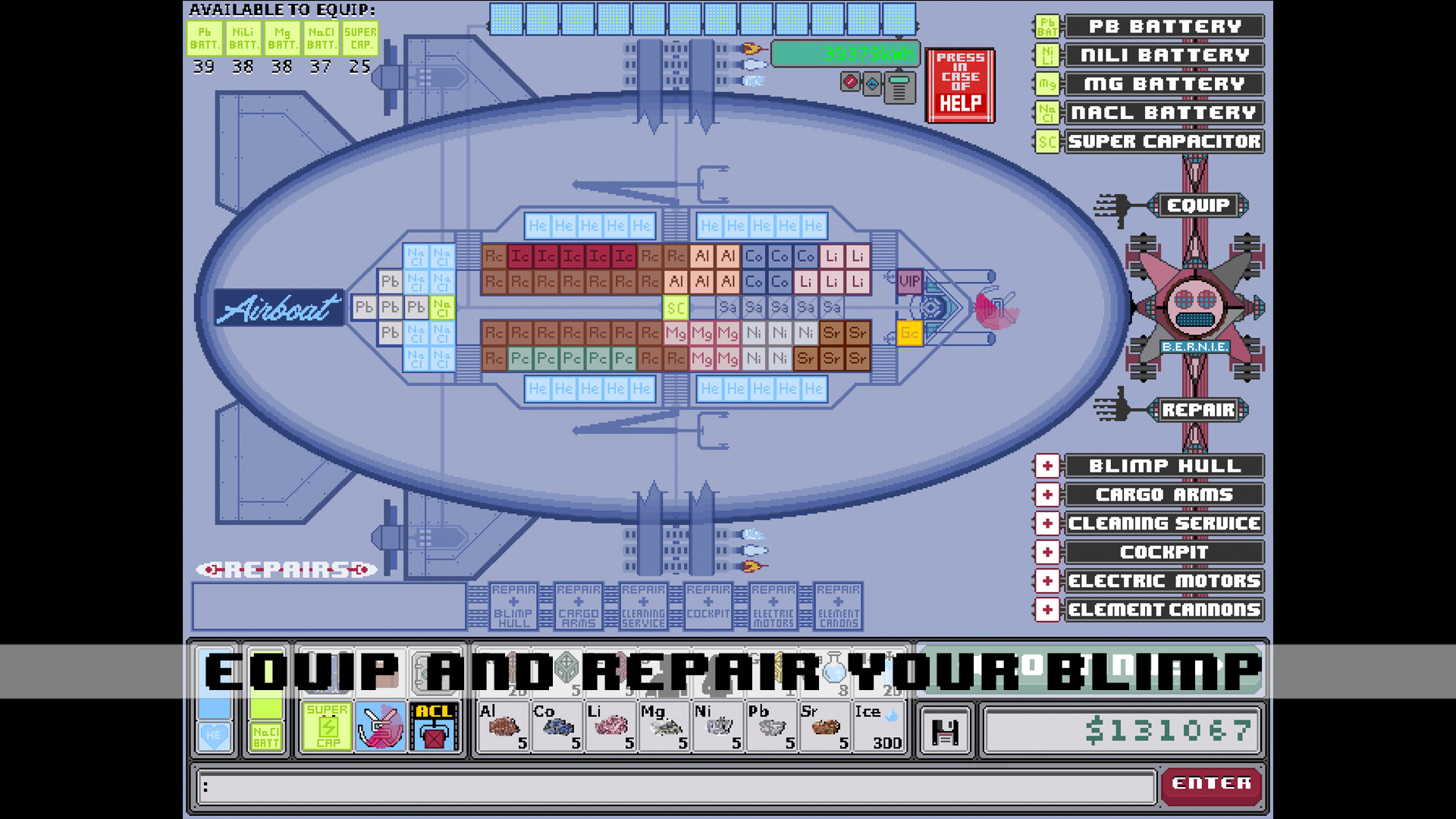Toggle the VIP cabin tile on the blimp
The height and width of the screenshot is (819, 1456).
(x=908, y=282)
